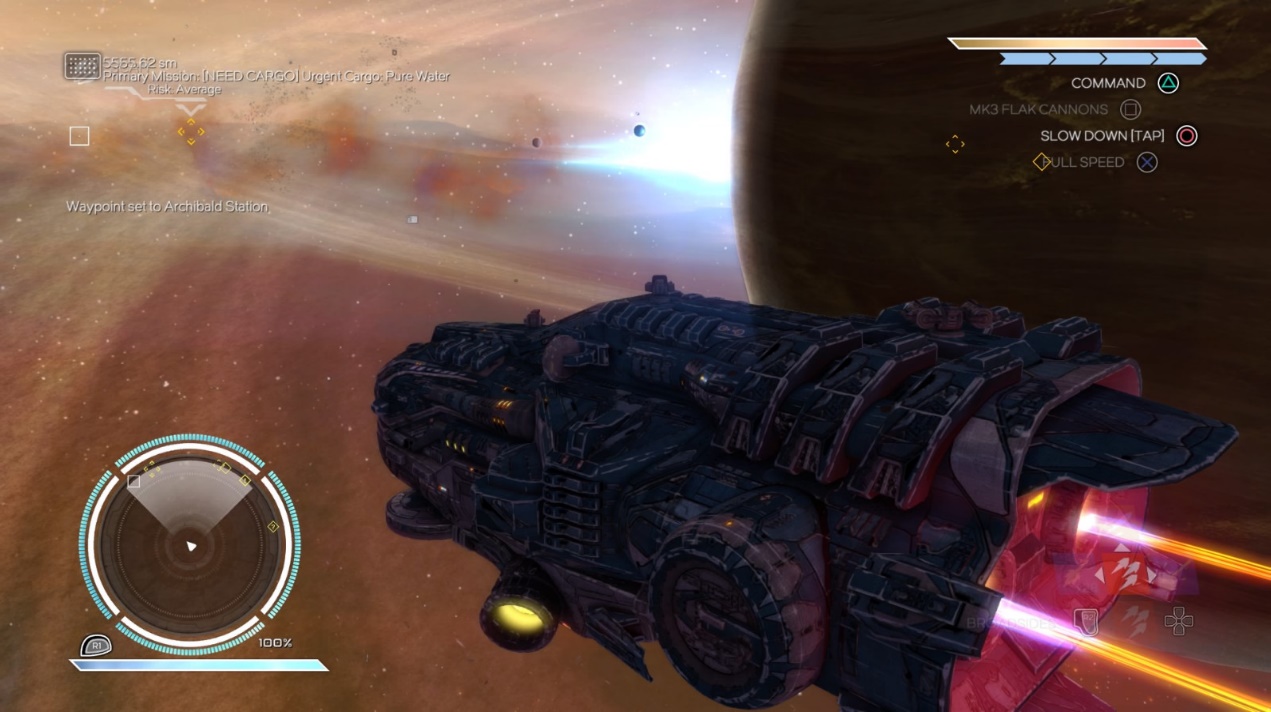The height and width of the screenshot is (712, 1271).
Task: Click the yellow waypoint marker under mission text
Action: (x=190, y=131)
